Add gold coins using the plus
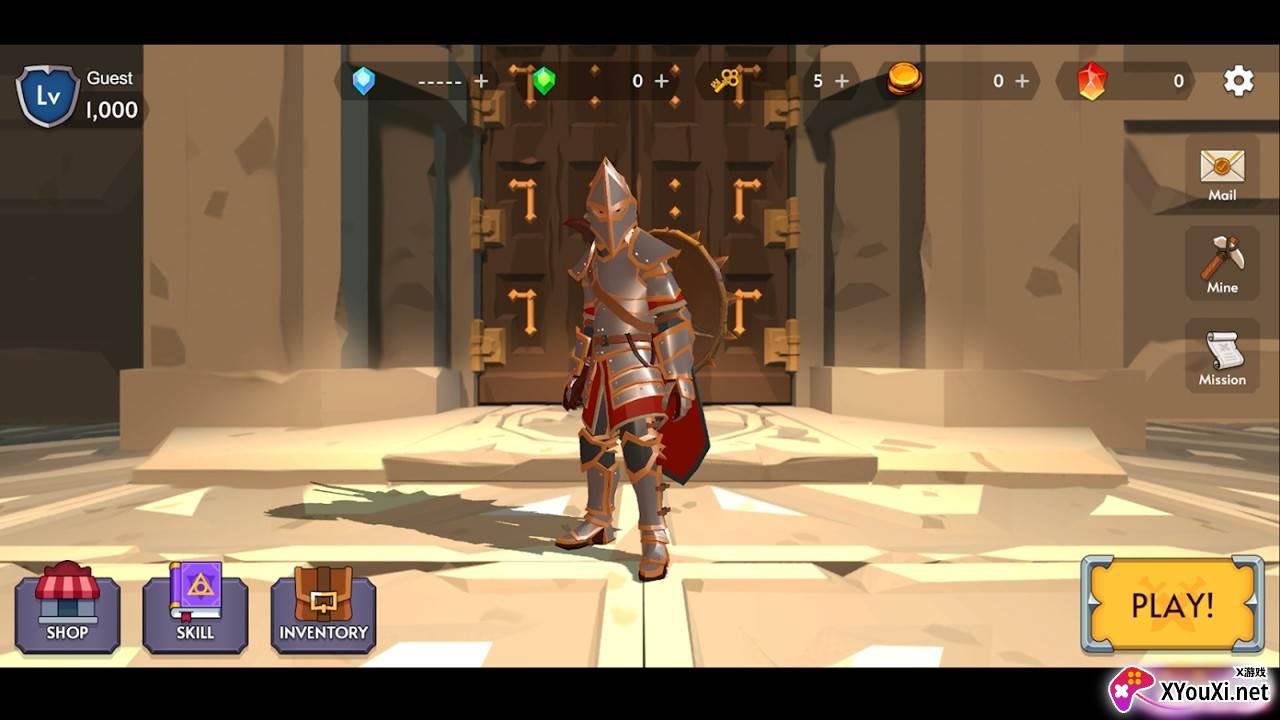 (x=1021, y=81)
